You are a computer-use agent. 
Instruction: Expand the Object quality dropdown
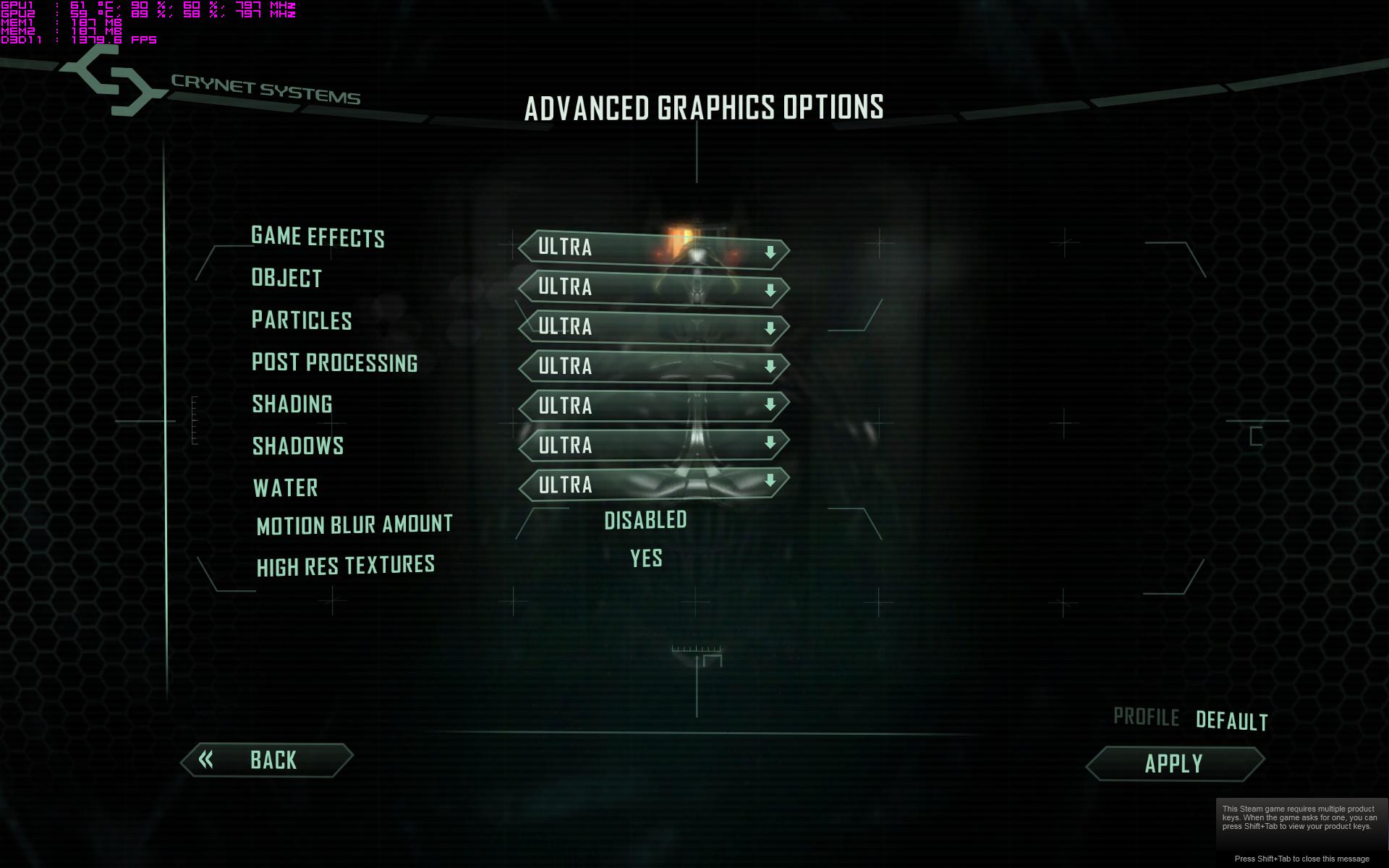pos(653,289)
